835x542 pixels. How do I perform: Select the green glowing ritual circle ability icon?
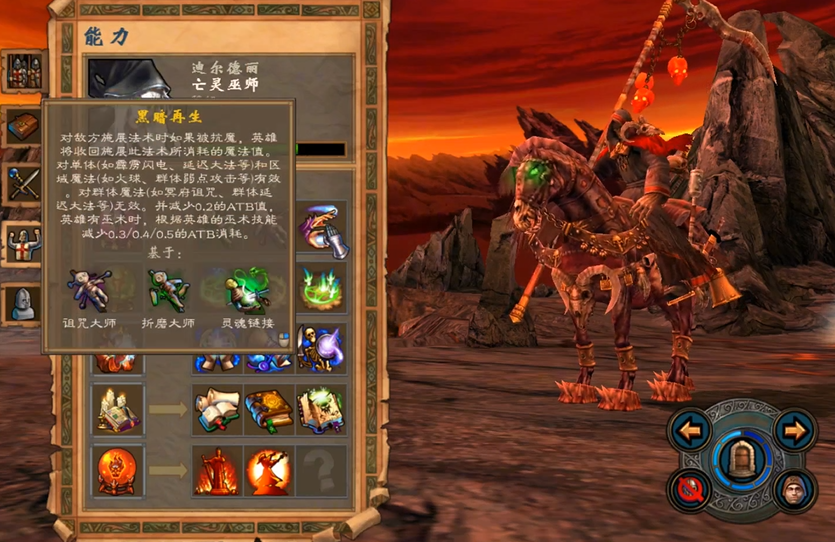tap(322, 290)
